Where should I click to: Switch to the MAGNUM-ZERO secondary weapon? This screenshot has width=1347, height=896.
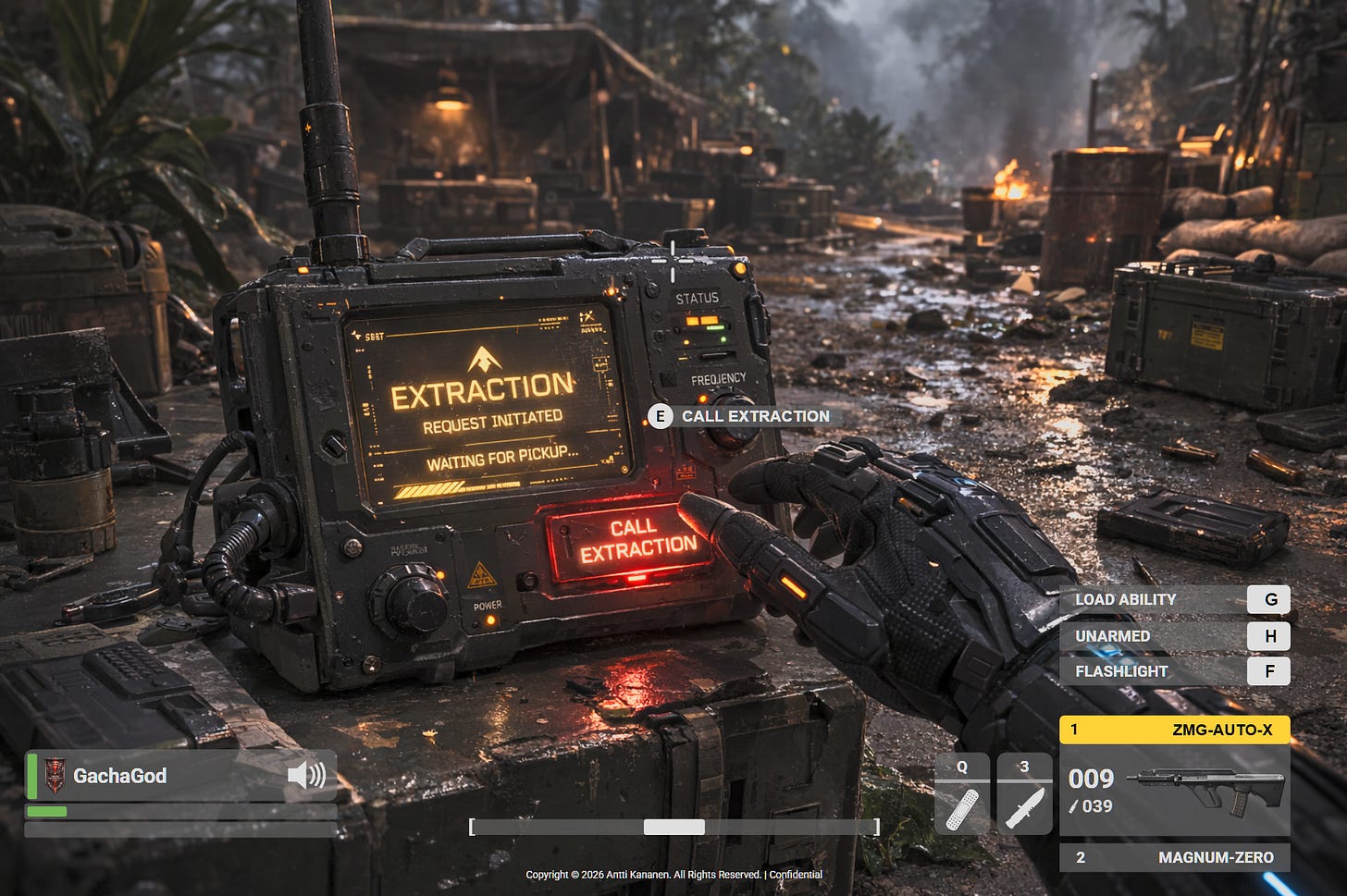(1174, 857)
